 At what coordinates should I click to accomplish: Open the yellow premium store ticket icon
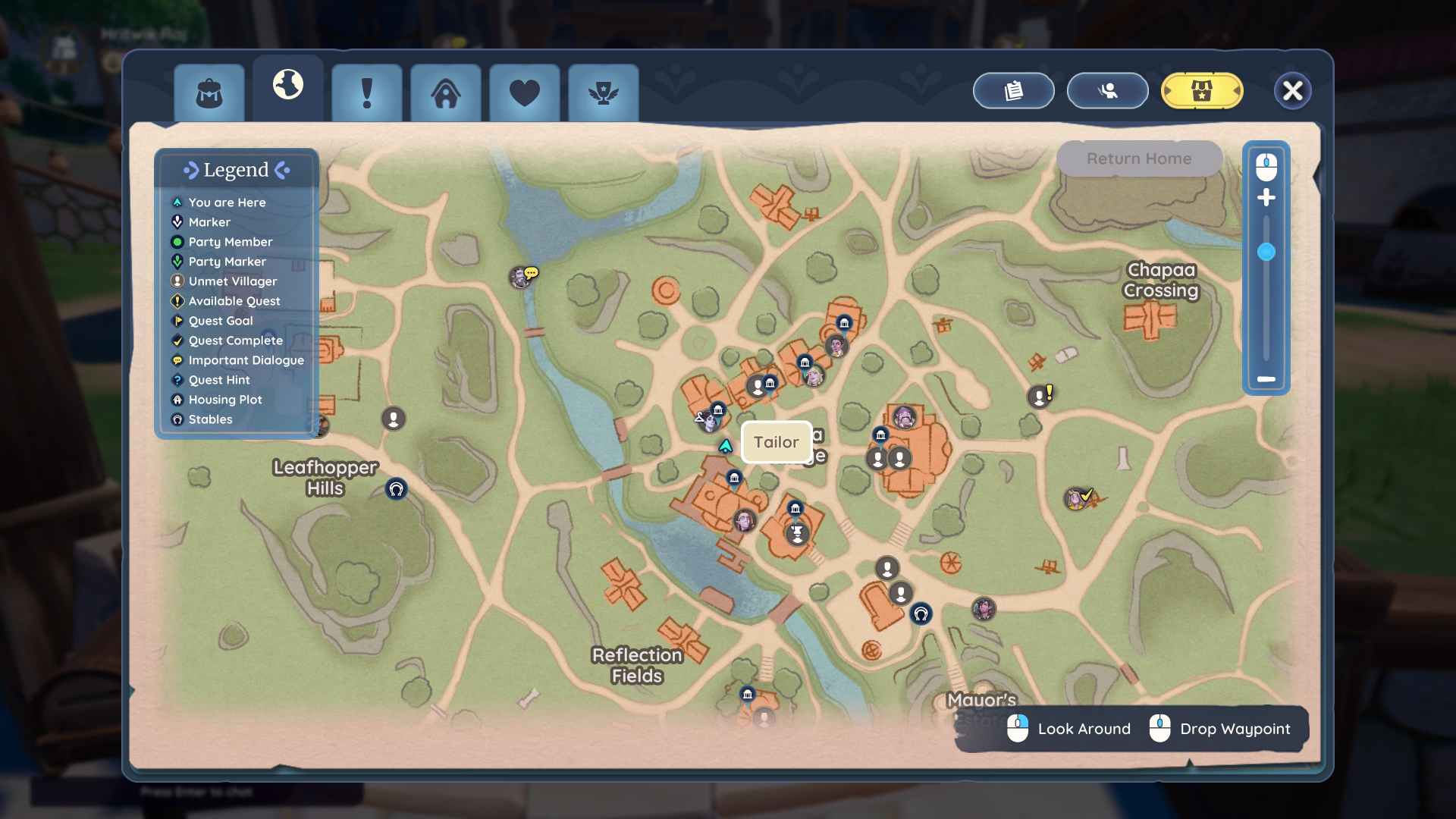click(1201, 90)
